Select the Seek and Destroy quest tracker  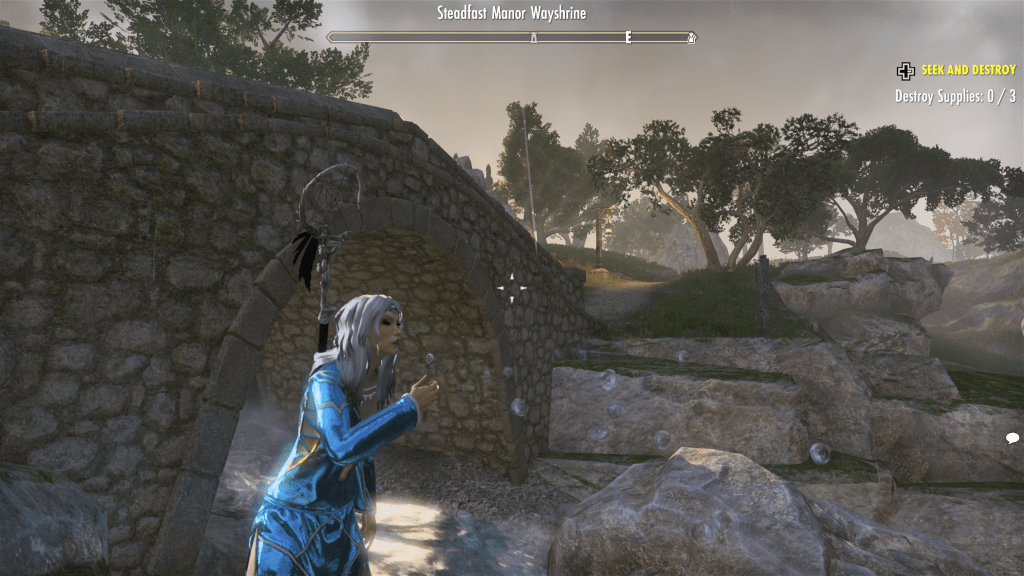pos(967,70)
